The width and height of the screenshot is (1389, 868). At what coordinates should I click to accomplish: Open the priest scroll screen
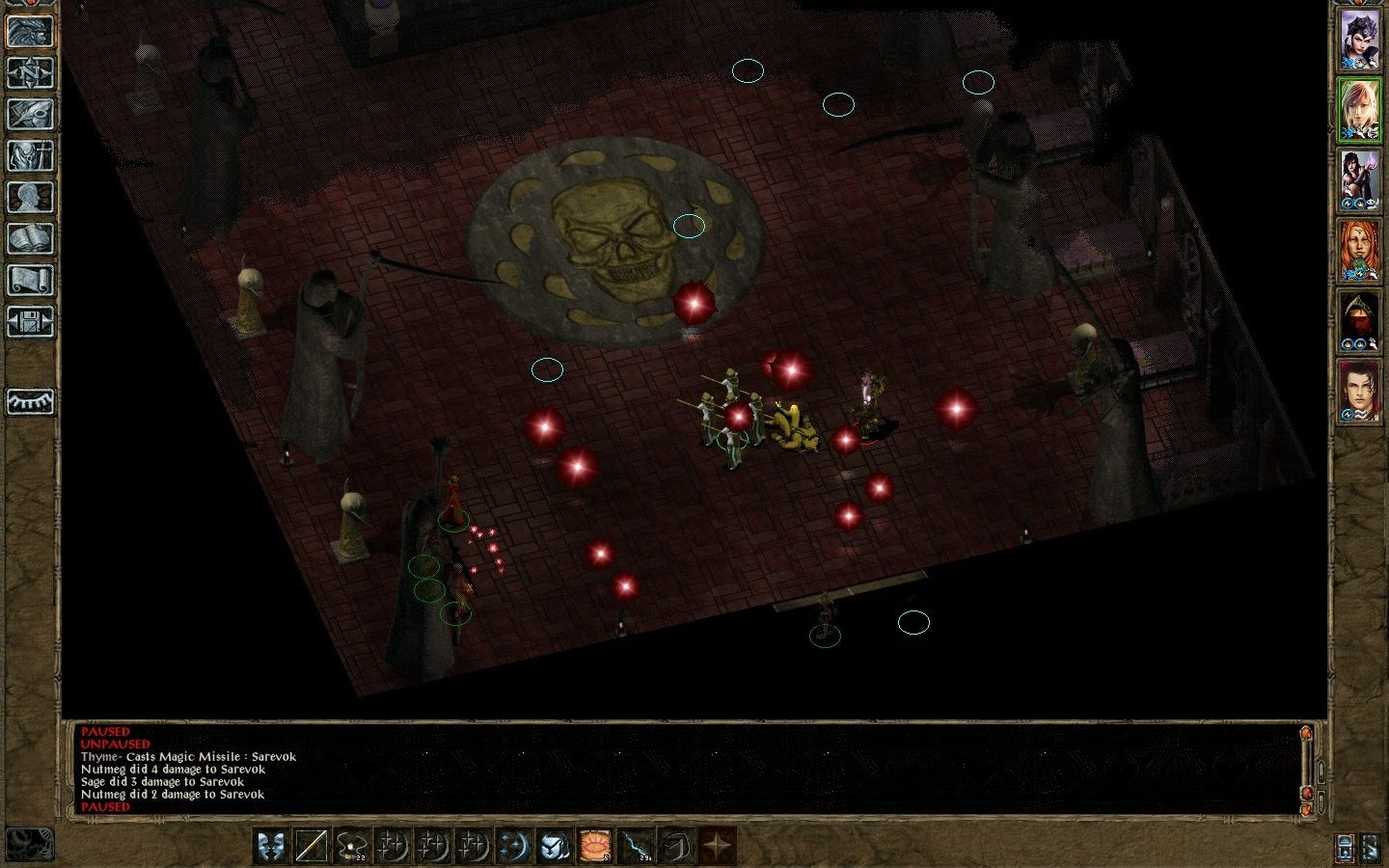click(x=30, y=280)
